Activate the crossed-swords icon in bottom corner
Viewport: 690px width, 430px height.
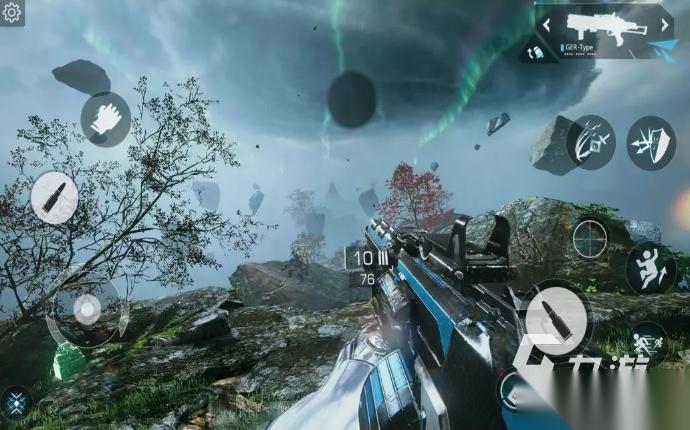click(x=15, y=403)
